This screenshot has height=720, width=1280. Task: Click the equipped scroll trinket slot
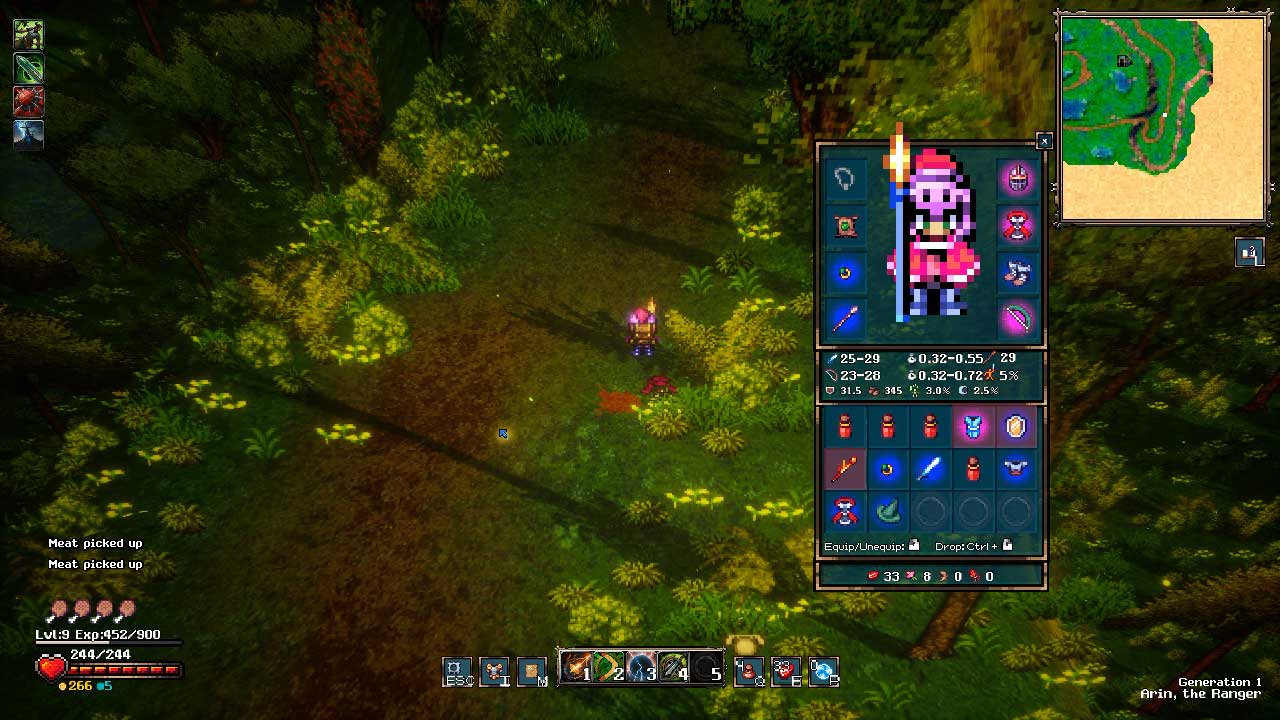point(846,226)
